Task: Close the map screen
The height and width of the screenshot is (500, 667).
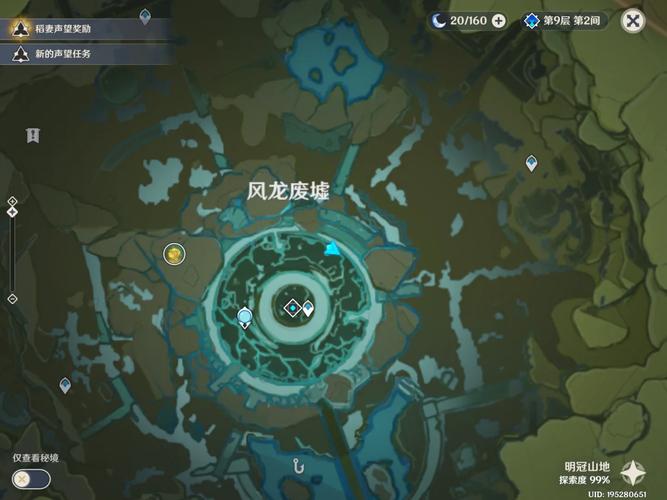Action: [x=632, y=20]
